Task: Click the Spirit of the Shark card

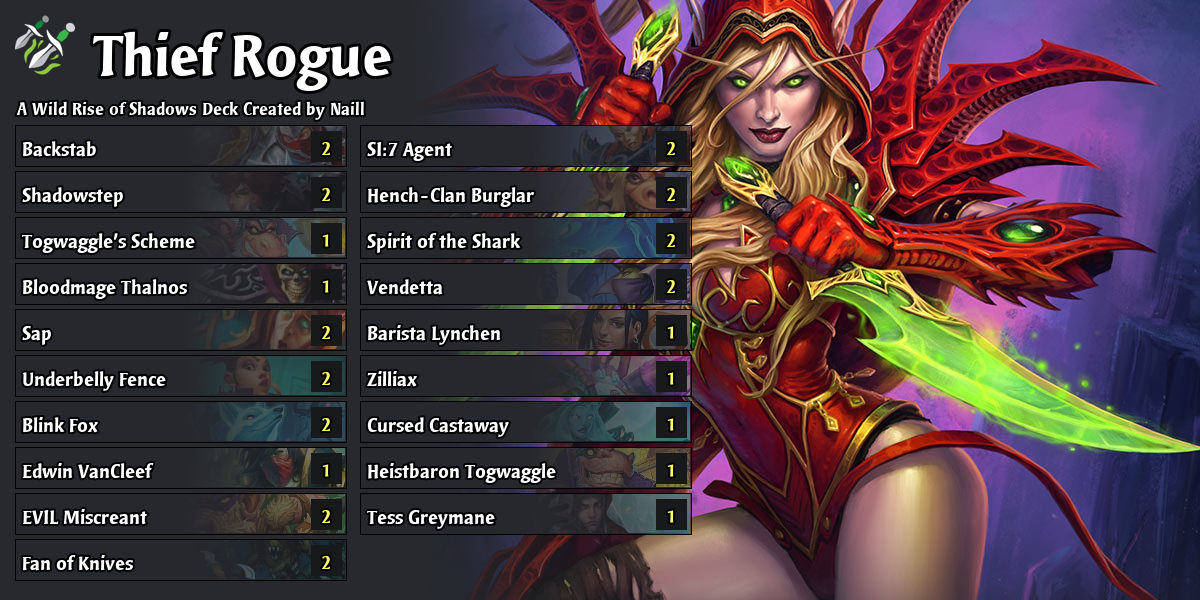Action: 525,242
